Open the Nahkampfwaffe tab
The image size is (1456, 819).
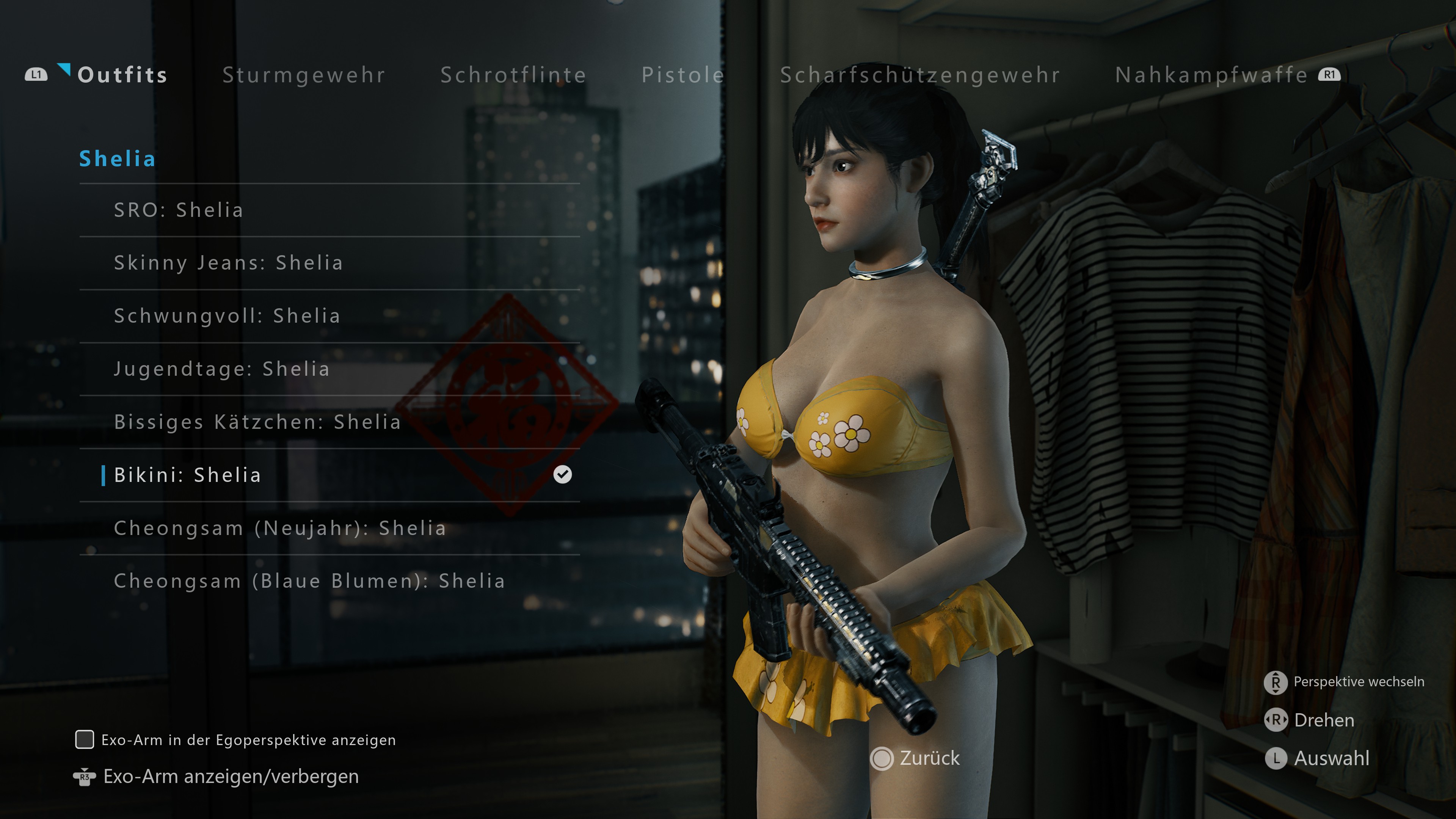pos(1211,75)
